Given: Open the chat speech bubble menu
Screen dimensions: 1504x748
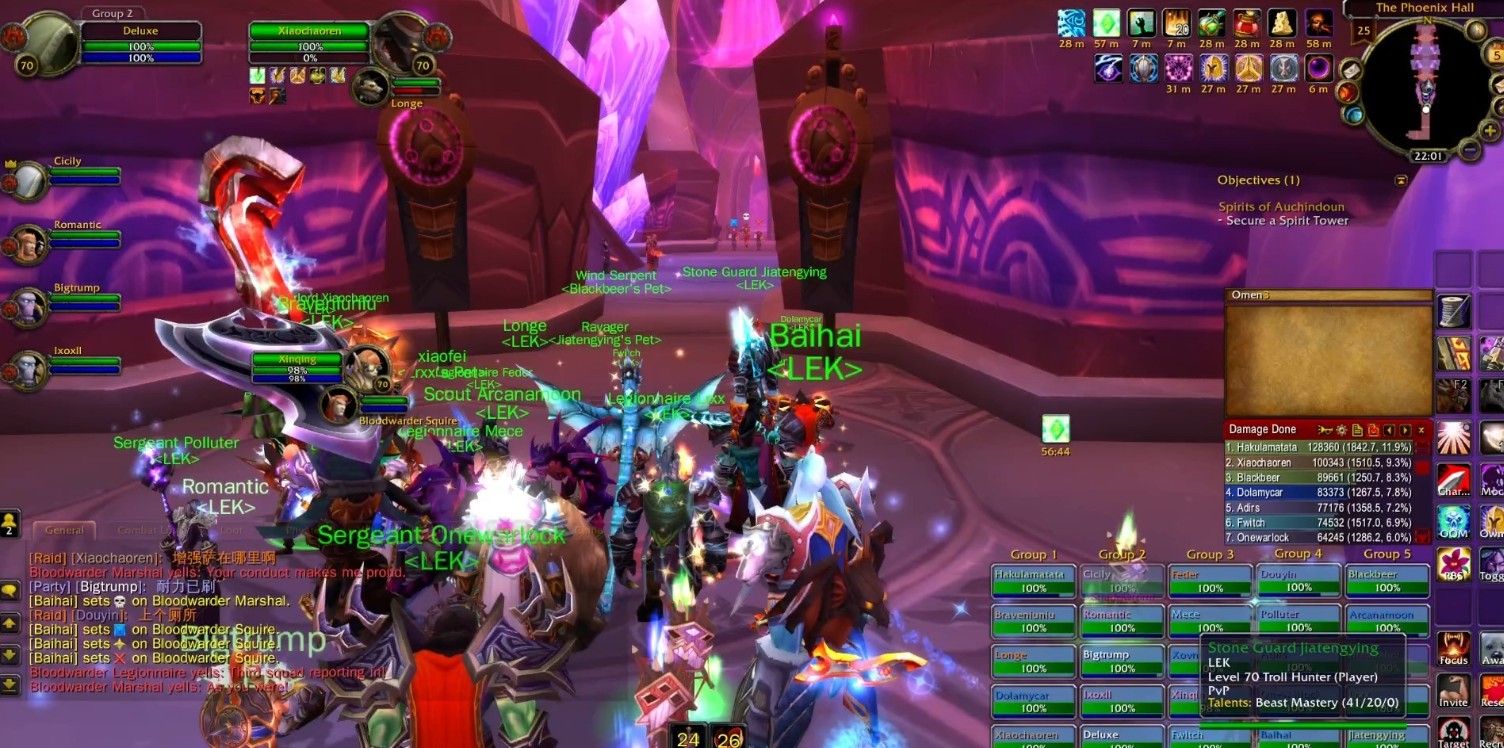Looking at the screenshot, I should click(x=10, y=591).
